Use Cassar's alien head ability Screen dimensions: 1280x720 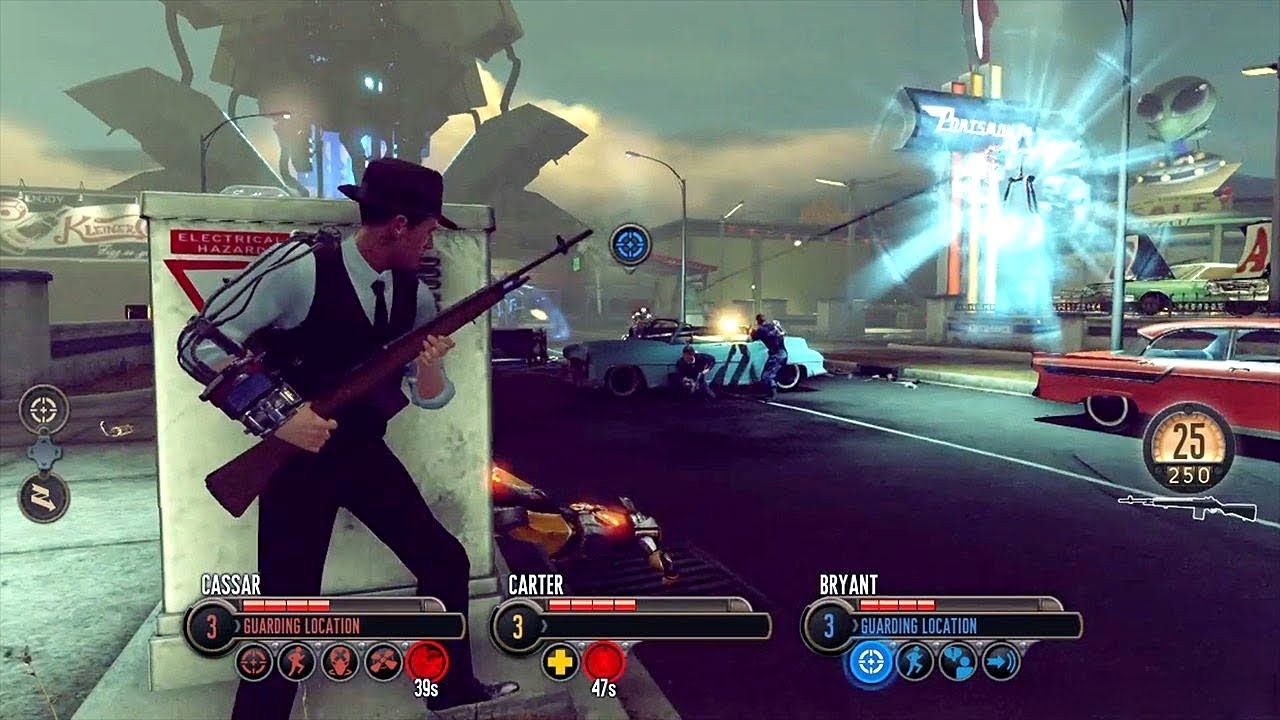pyautogui.click(x=340, y=662)
